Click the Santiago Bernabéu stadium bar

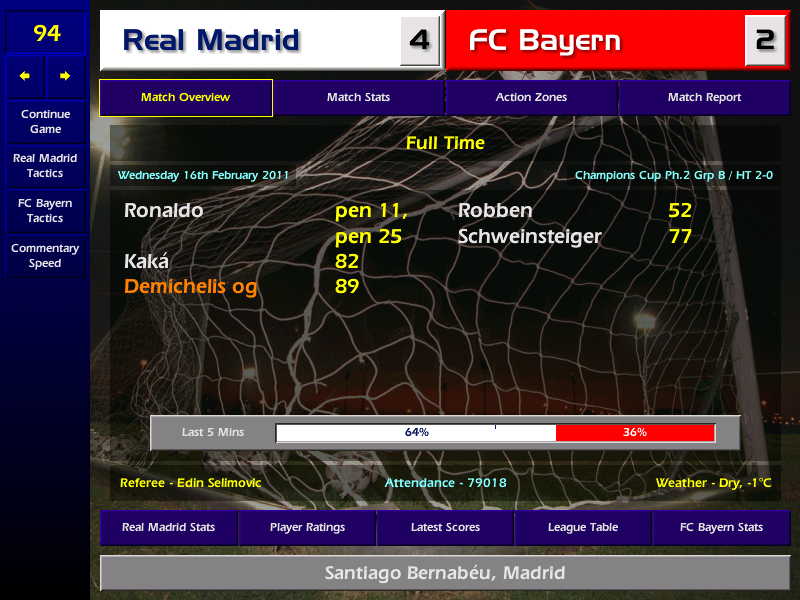[445, 573]
